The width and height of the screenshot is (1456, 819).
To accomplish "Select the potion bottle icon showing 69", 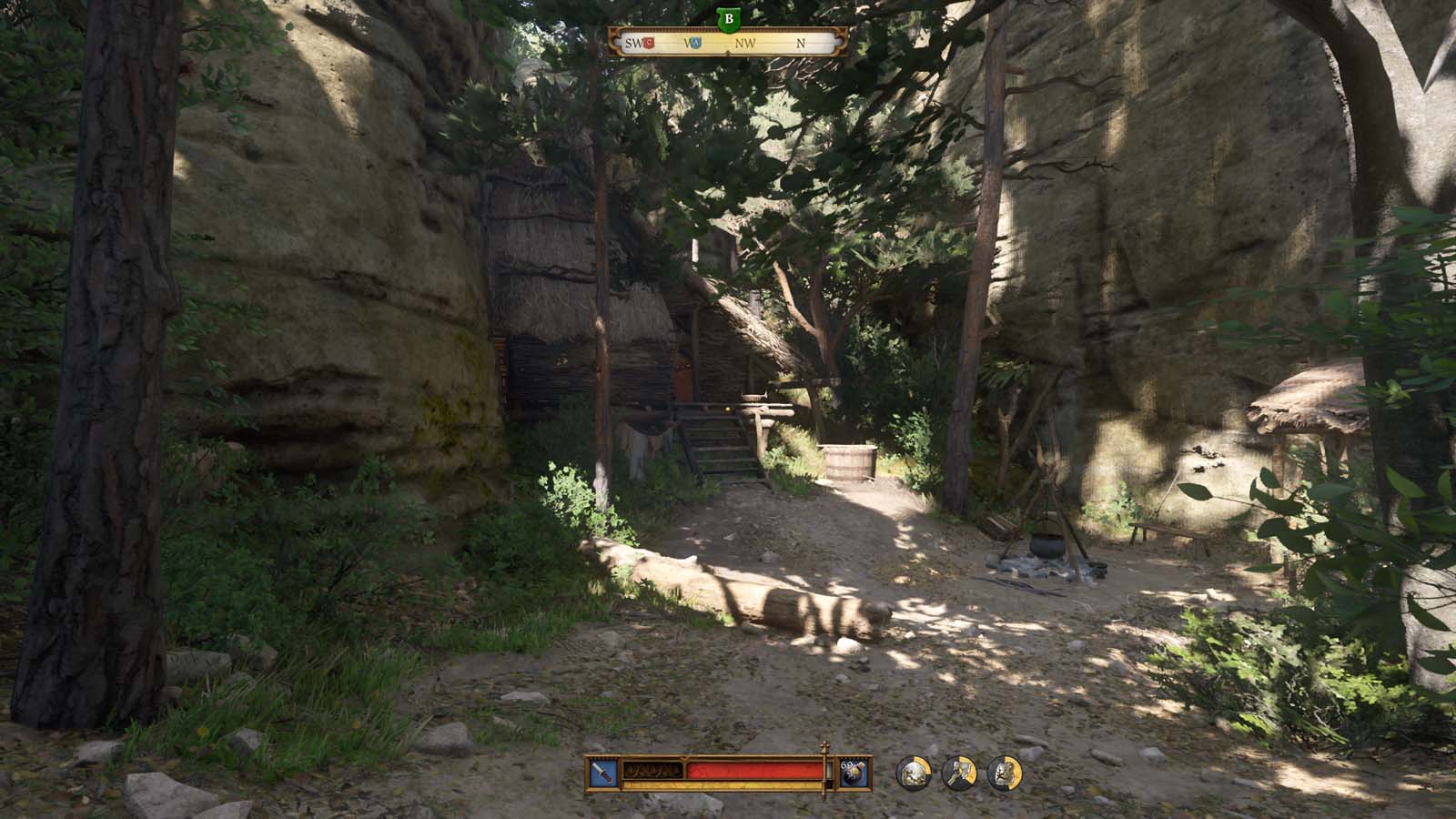I will 854,773.
